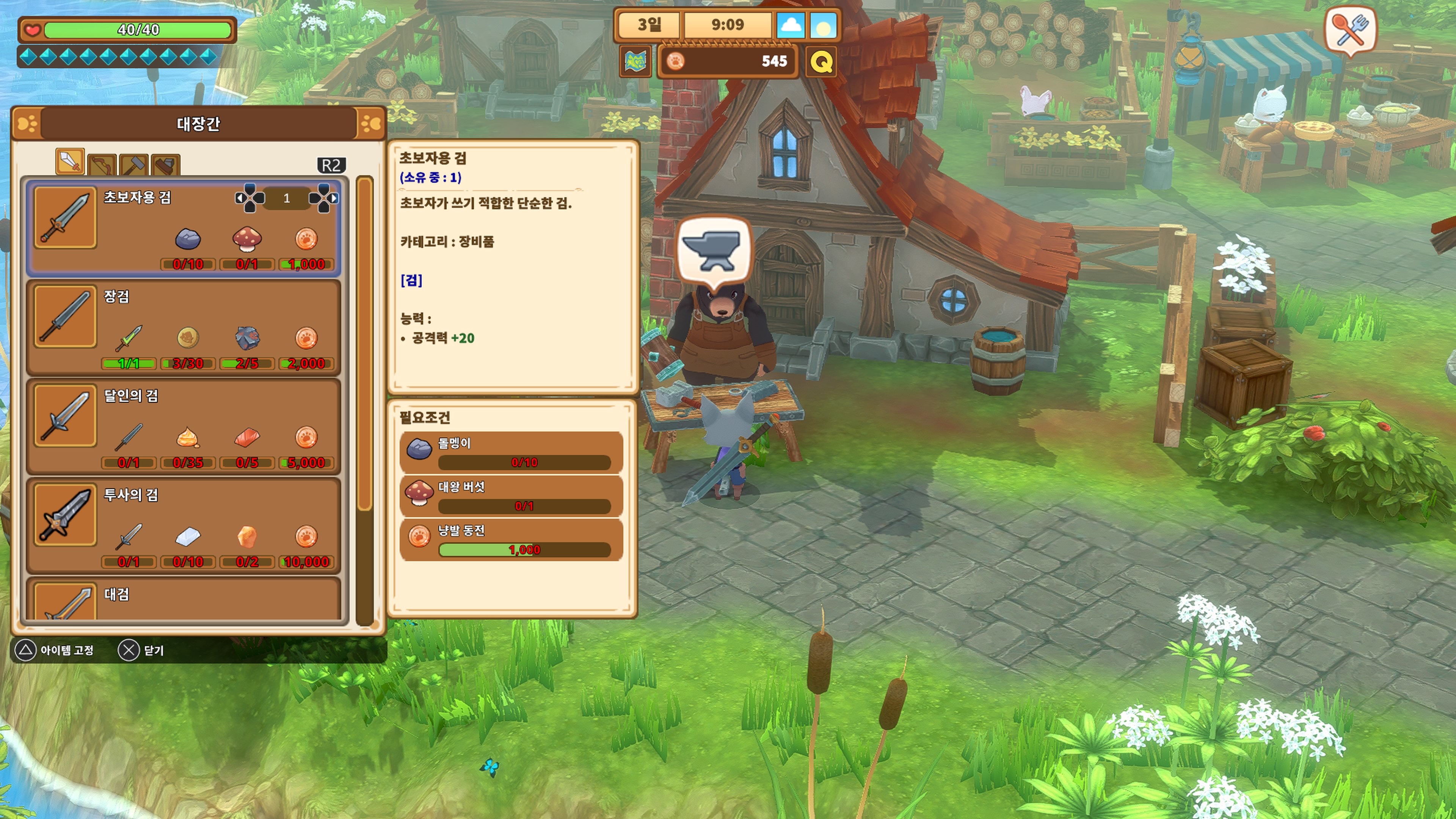Decrease the 초보자용 검 craft quantity
This screenshot has width=1456, height=819.
coord(249,198)
